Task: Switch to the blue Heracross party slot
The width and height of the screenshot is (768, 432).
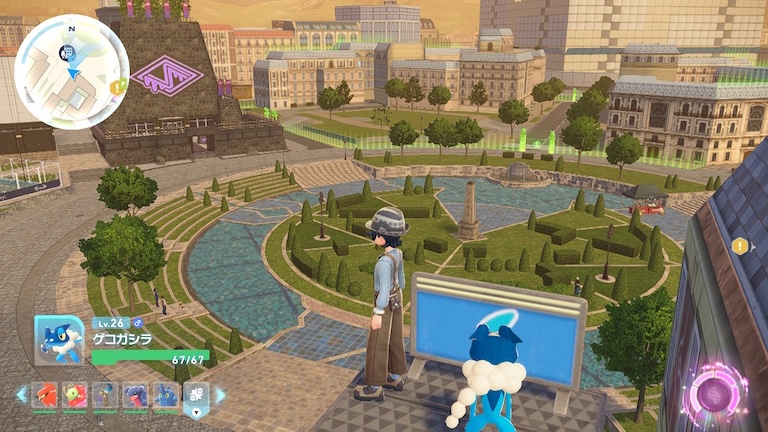Action: (165, 395)
